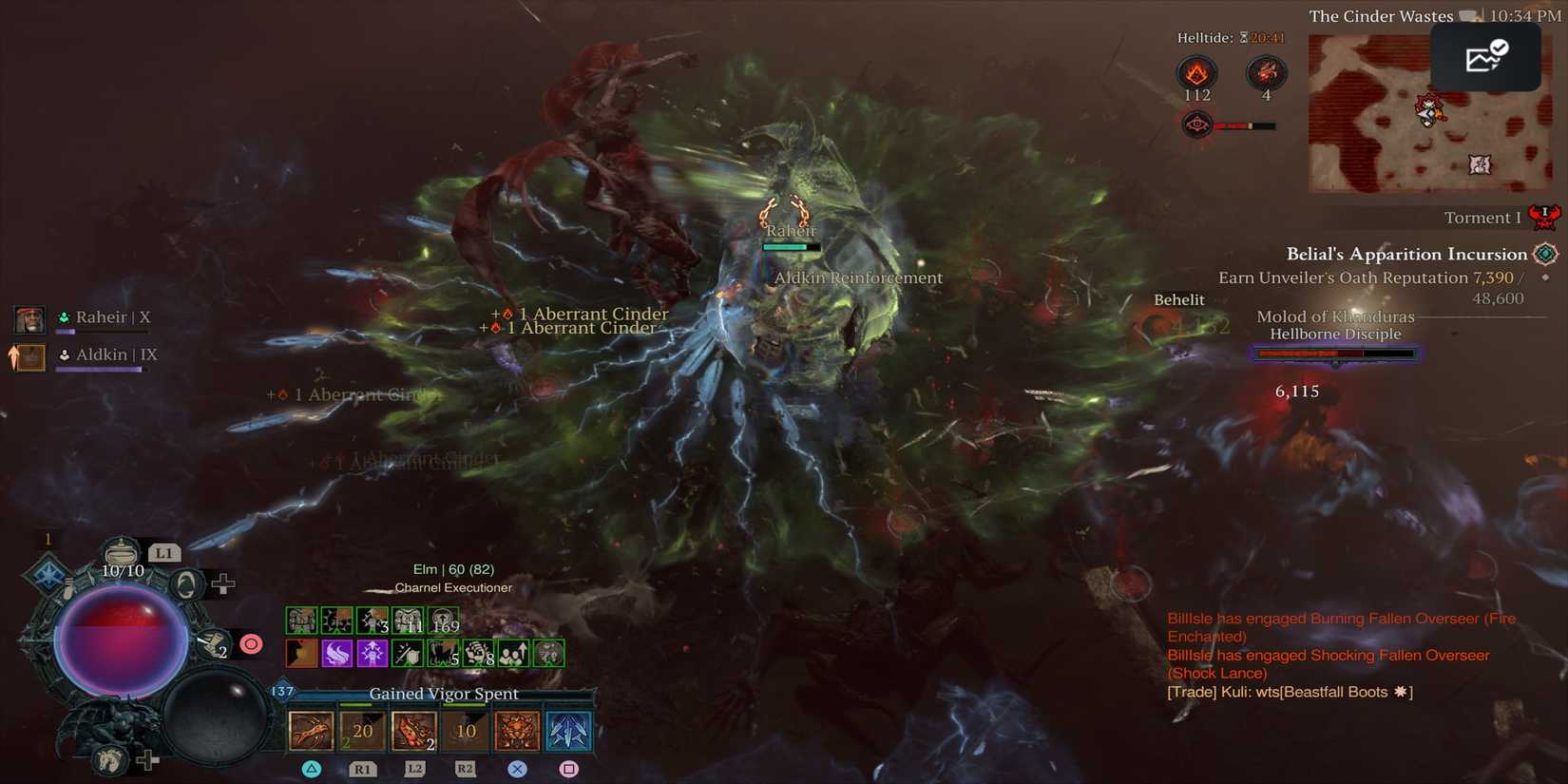Select Raheir's party portrait
The height and width of the screenshot is (784, 1568).
tap(29, 319)
